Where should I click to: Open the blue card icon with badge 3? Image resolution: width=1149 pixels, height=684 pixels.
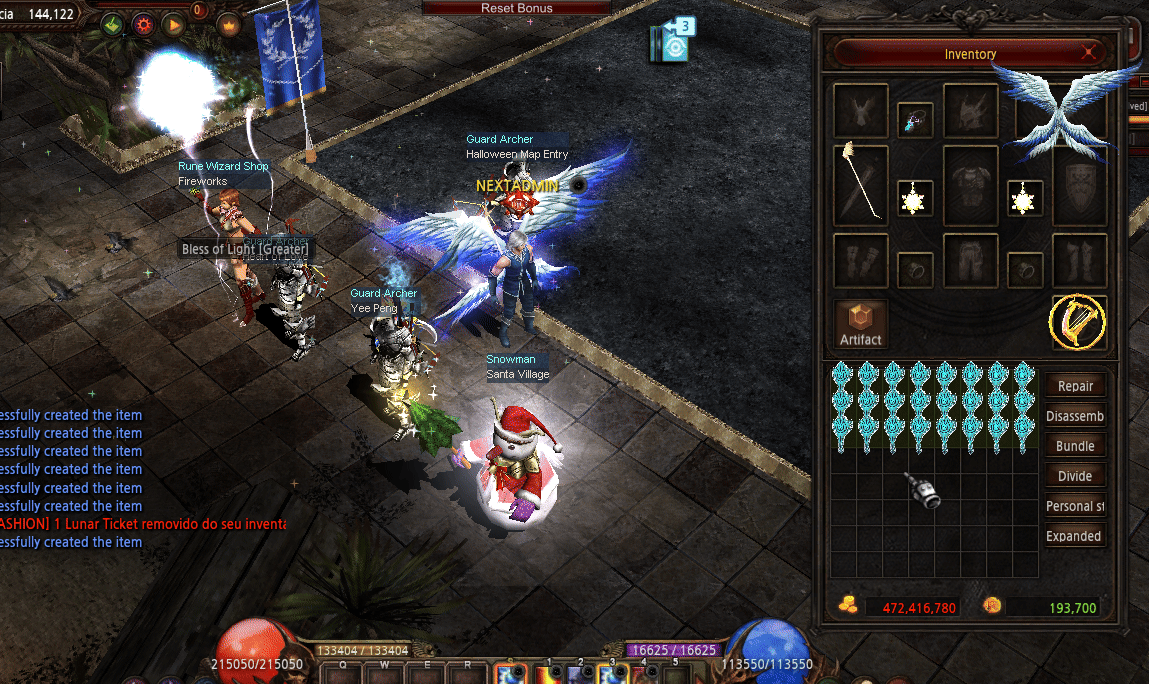pos(673,43)
